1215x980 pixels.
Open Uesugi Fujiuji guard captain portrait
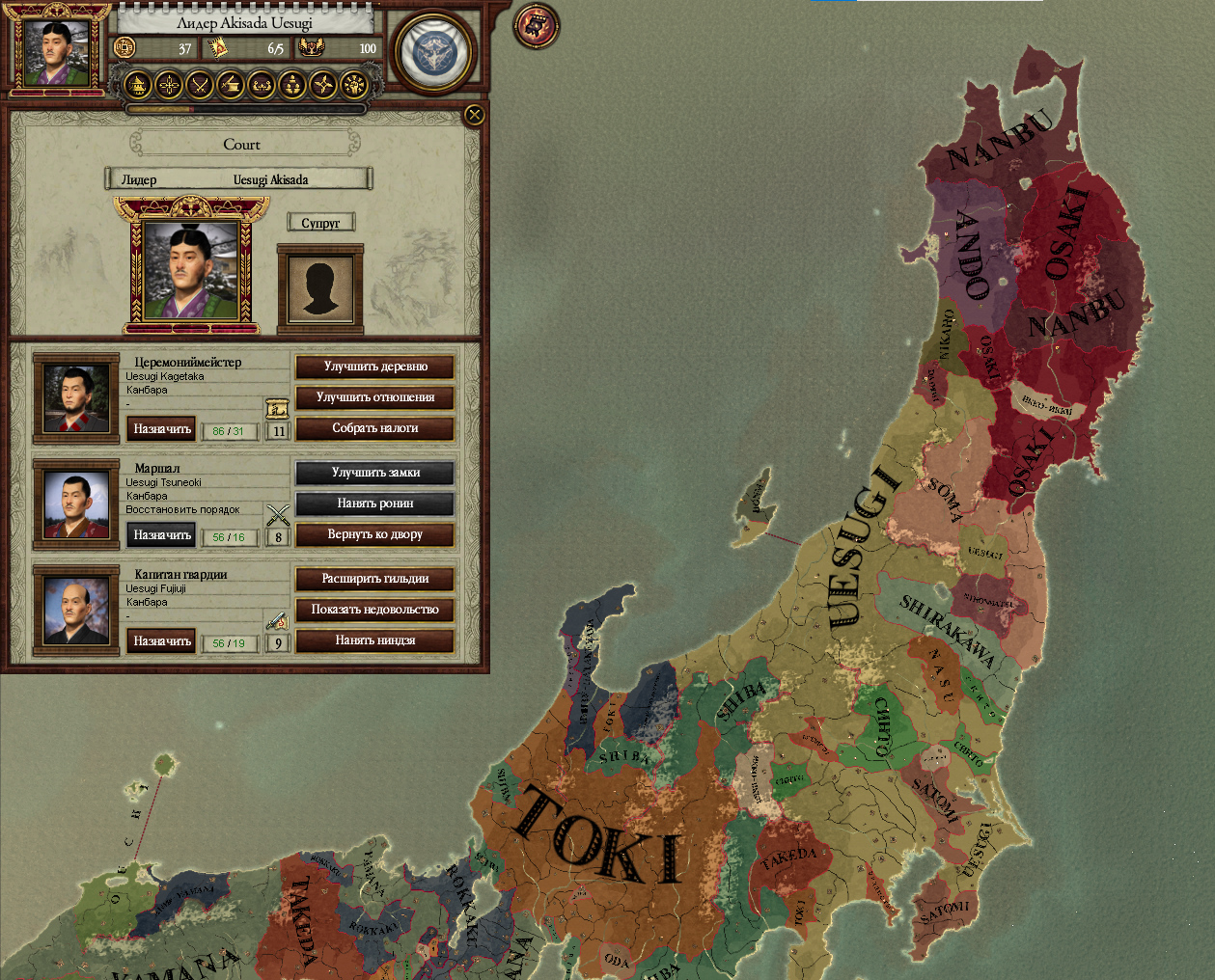[76, 611]
